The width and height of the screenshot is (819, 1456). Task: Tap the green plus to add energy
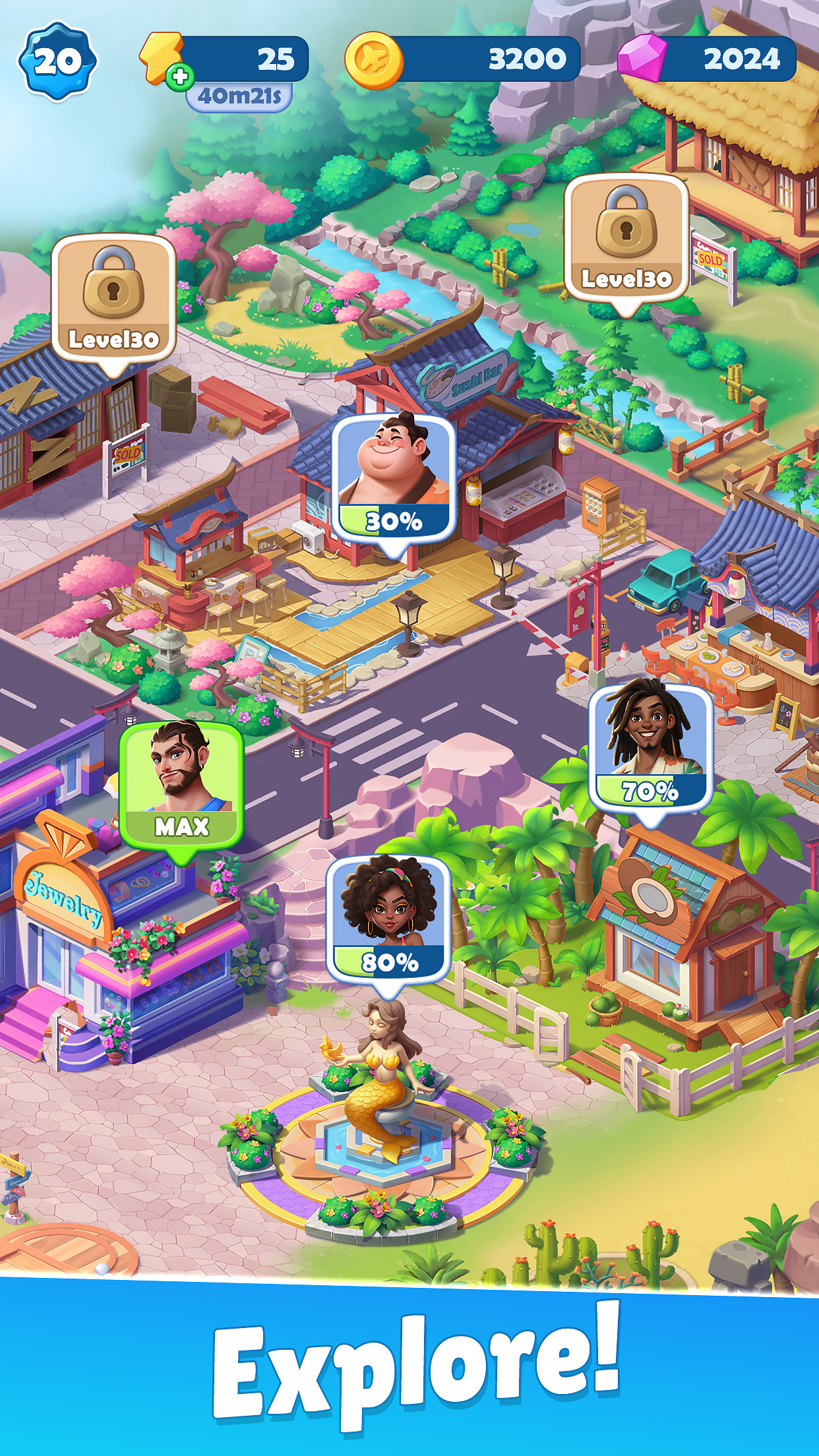coord(179,77)
